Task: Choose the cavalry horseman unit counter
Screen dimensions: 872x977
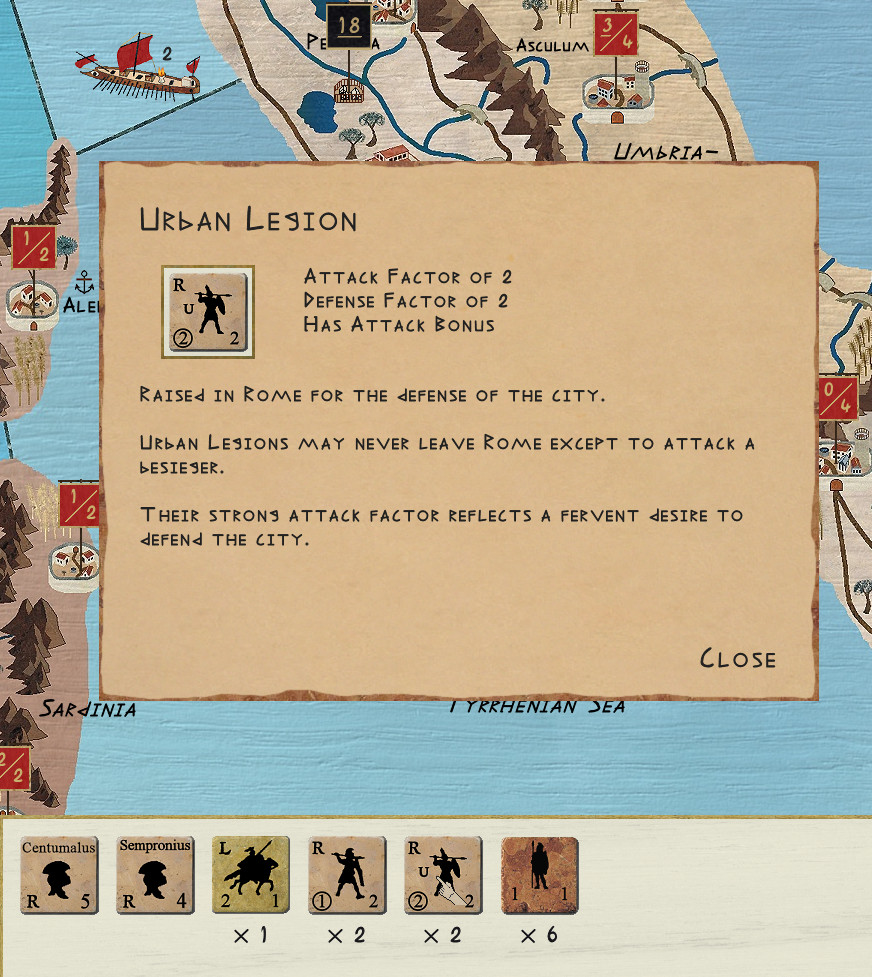Action: point(251,876)
